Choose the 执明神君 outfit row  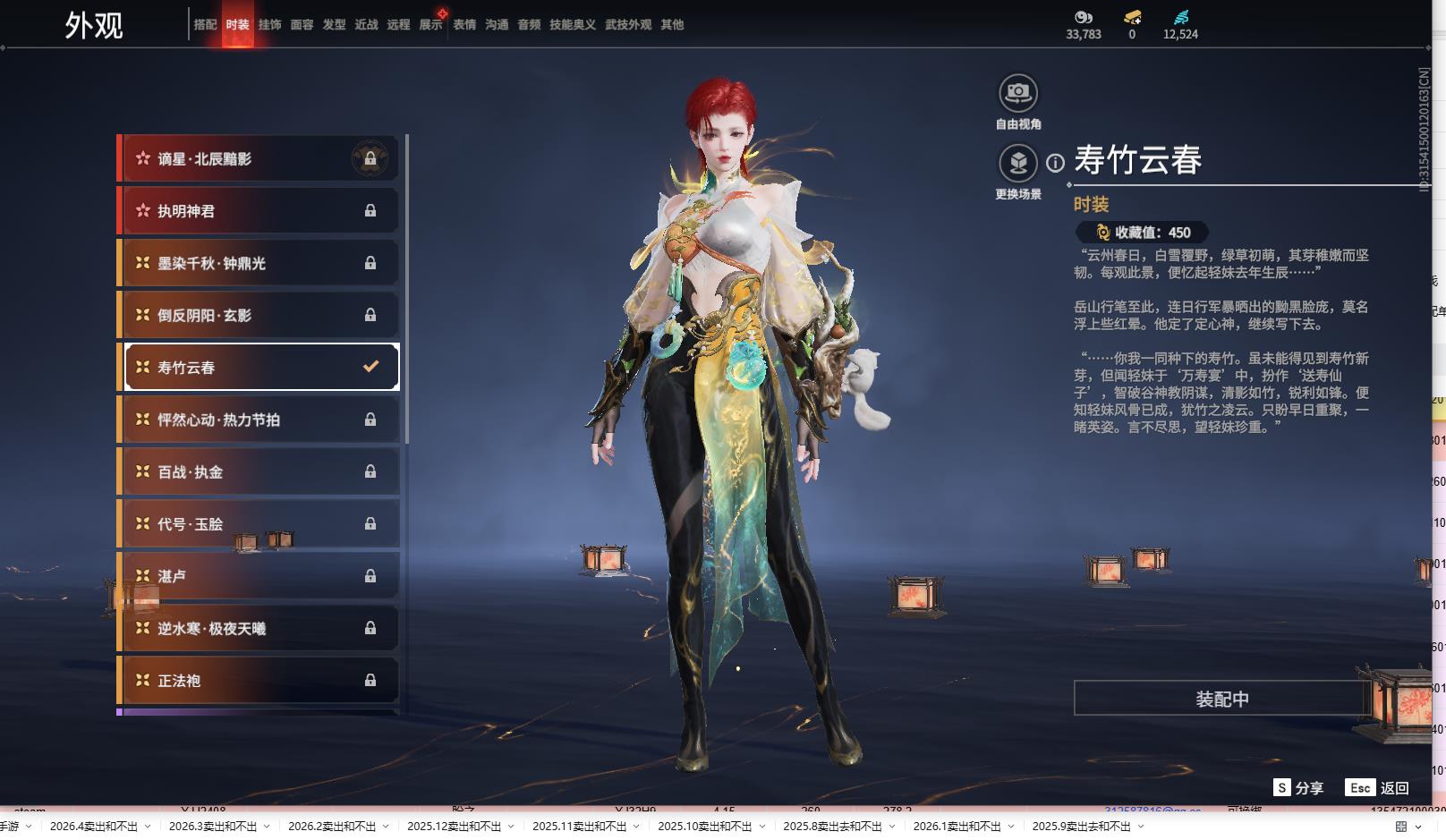[x=259, y=211]
